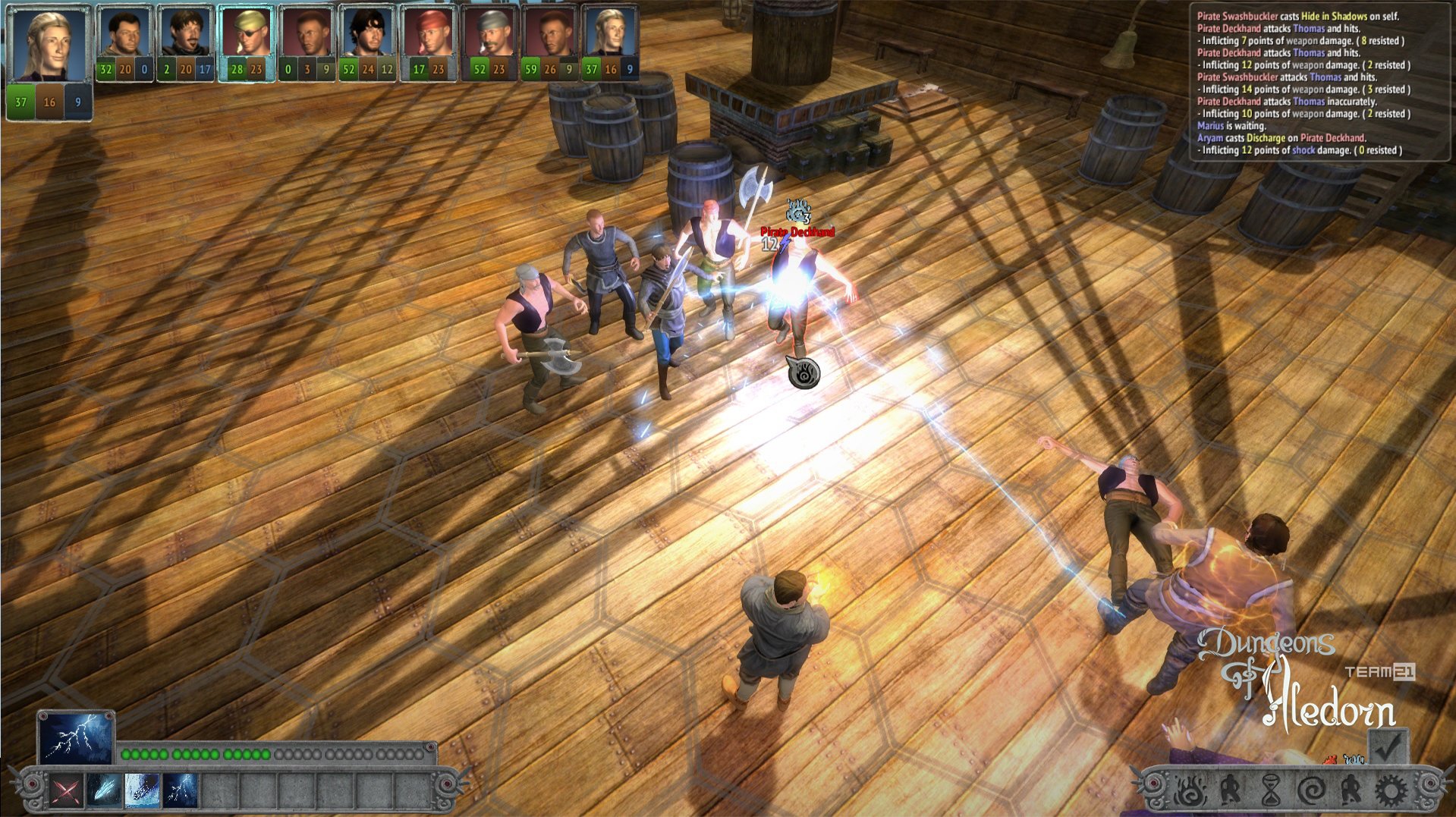Click the hourglass wait icon
This screenshot has height=817, width=1456.
(1272, 790)
